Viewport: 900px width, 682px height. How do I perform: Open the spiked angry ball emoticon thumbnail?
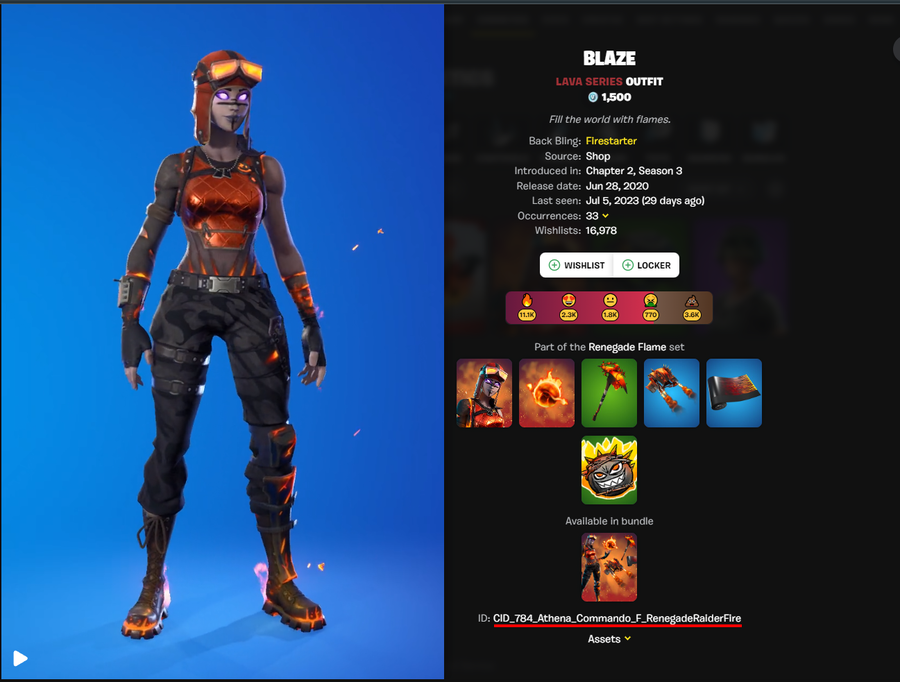[609, 469]
